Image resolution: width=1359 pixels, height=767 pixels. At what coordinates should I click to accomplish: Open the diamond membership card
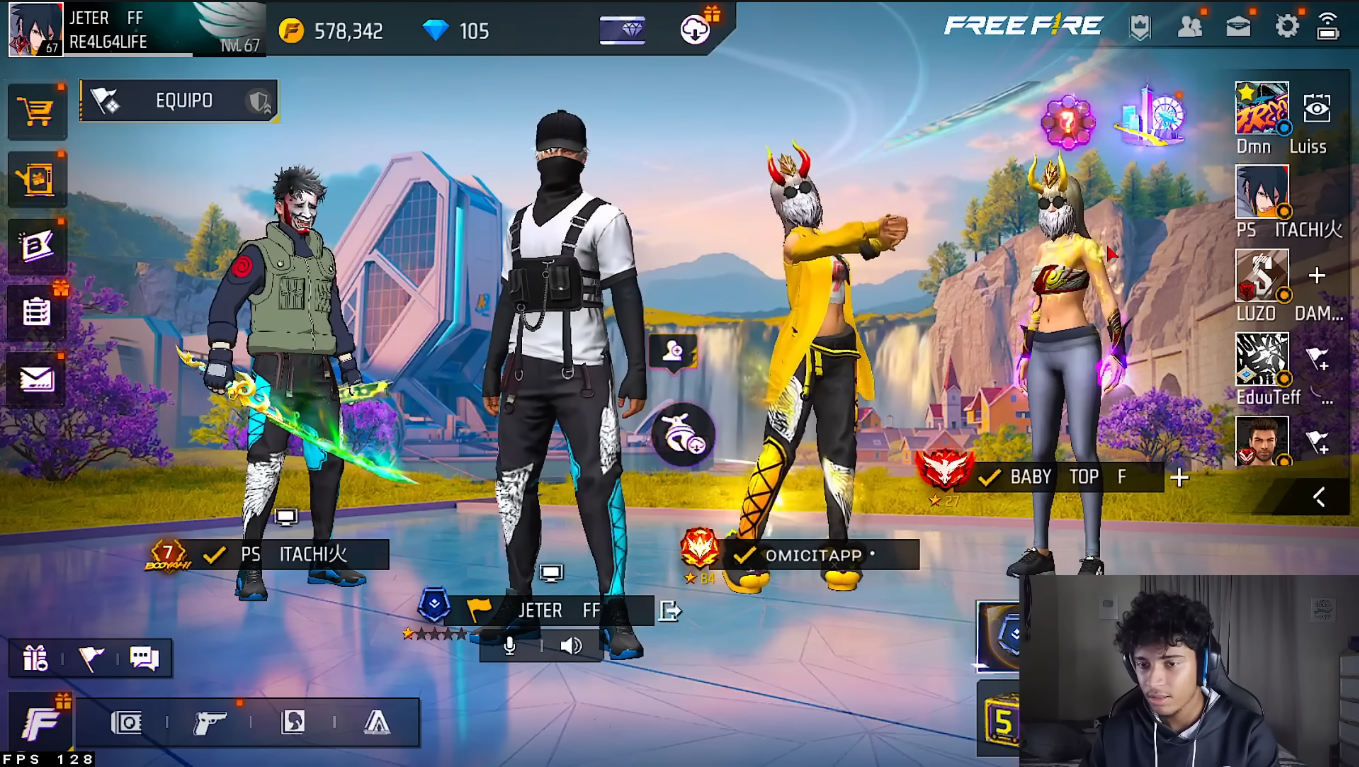(x=622, y=30)
